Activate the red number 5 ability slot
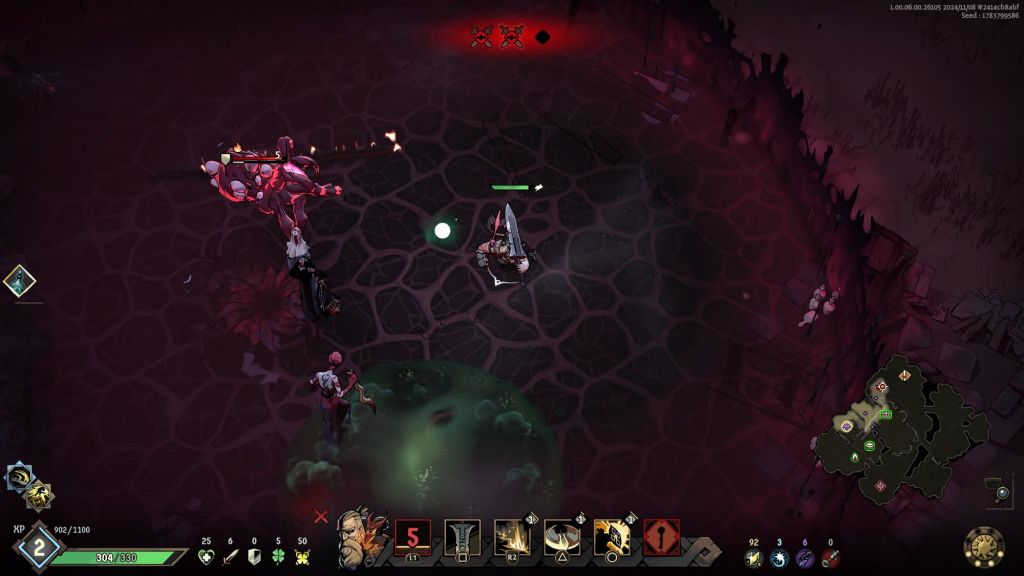The width and height of the screenshot is (1024, 576). (x=412, y=537)
